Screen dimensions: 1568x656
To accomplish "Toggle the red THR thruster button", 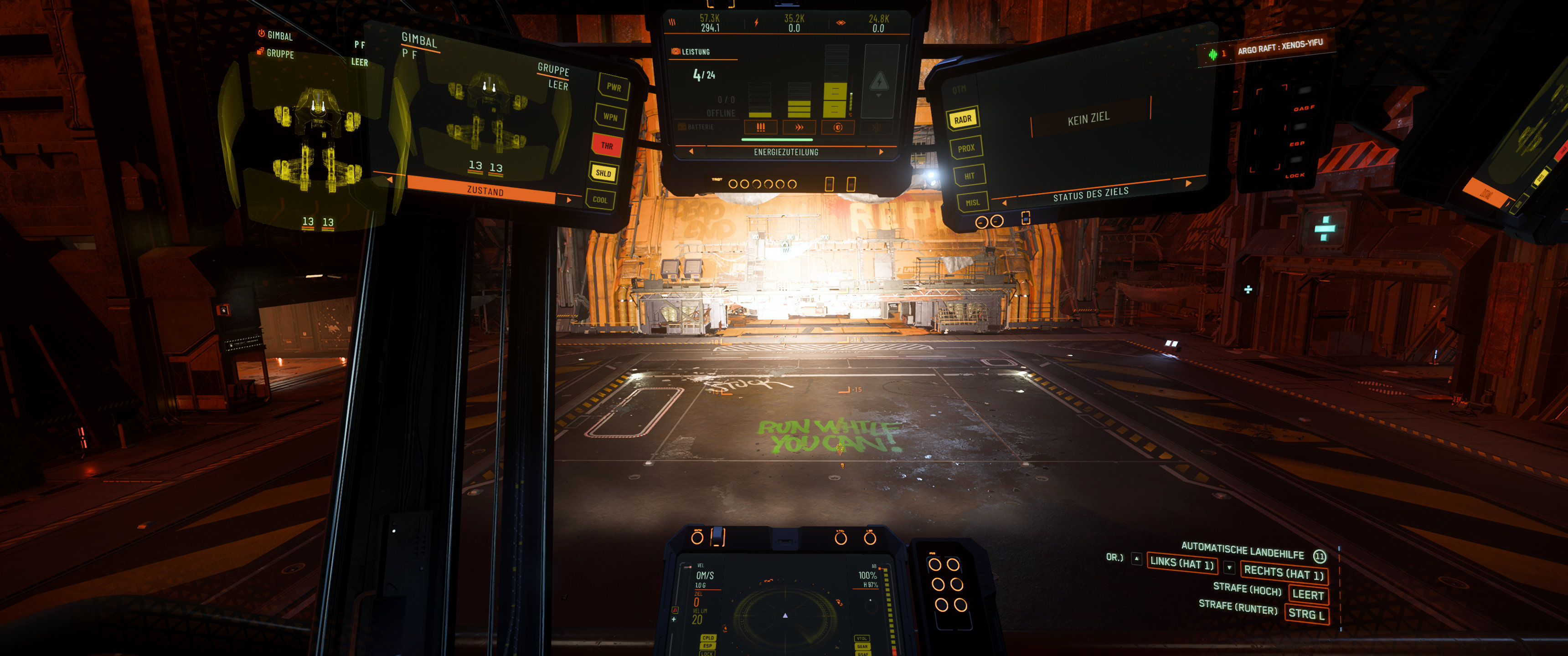I will [607, 145].
